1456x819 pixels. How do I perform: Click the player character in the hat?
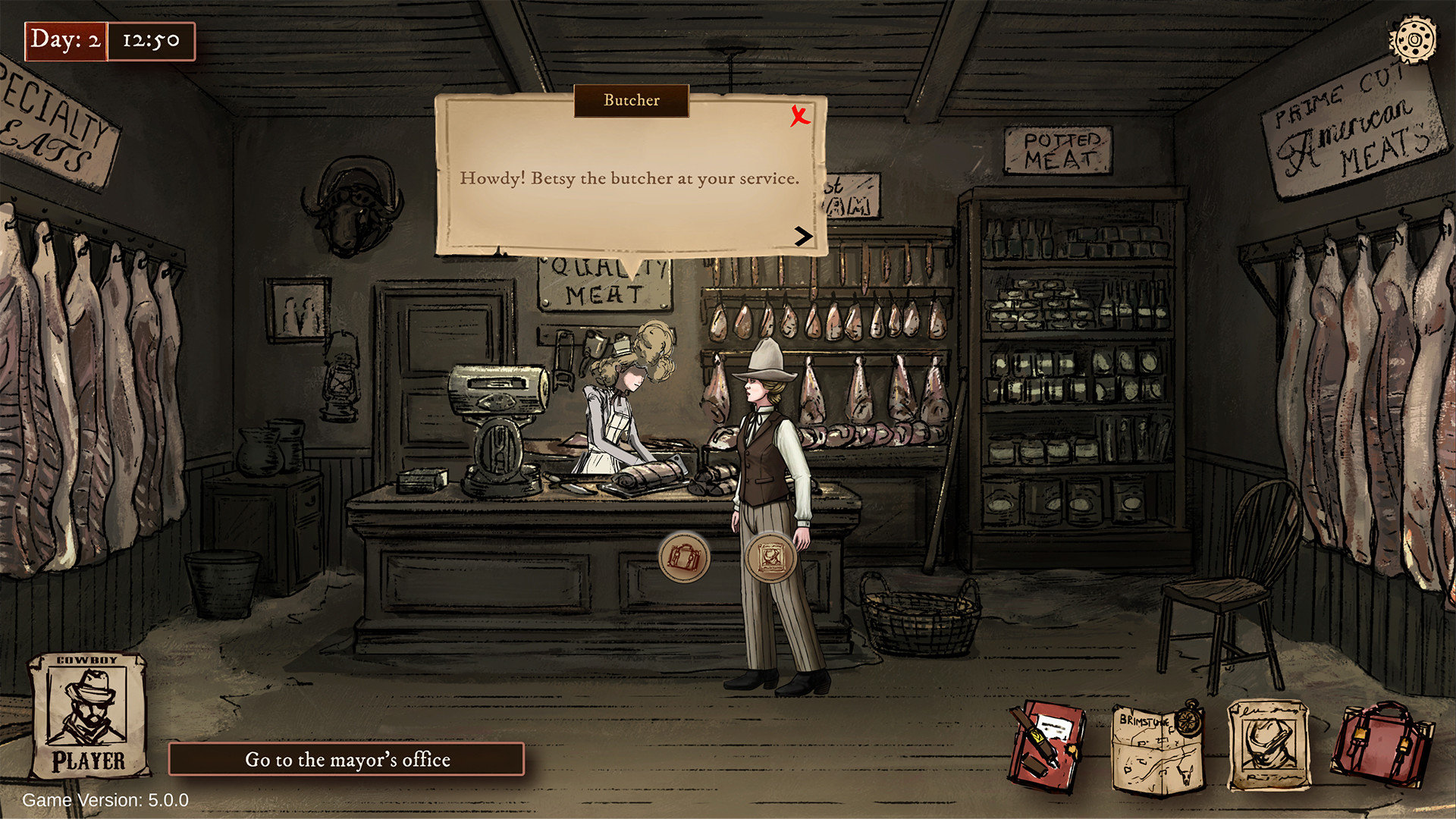766,455
